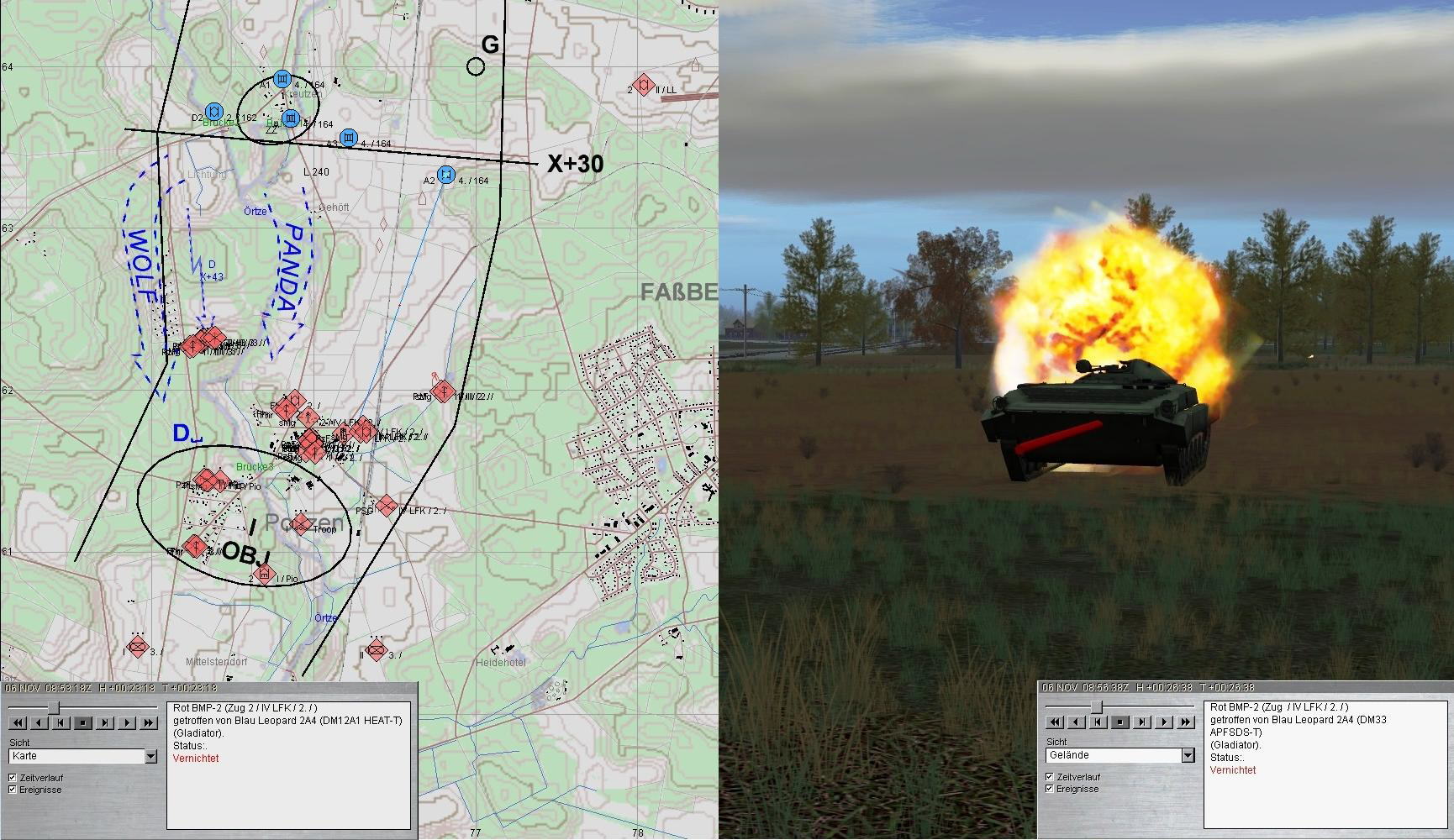Viewport: 1454px width, 840px height.
Task: Toggle Ereignisse checkbox in the Gelände panel
Action: coord(1049,789)
